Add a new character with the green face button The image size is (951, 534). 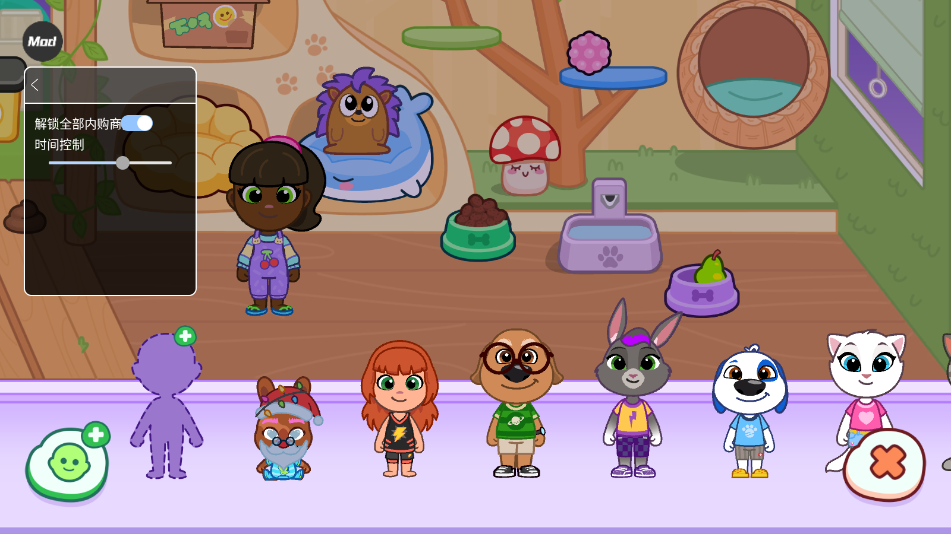68,462
